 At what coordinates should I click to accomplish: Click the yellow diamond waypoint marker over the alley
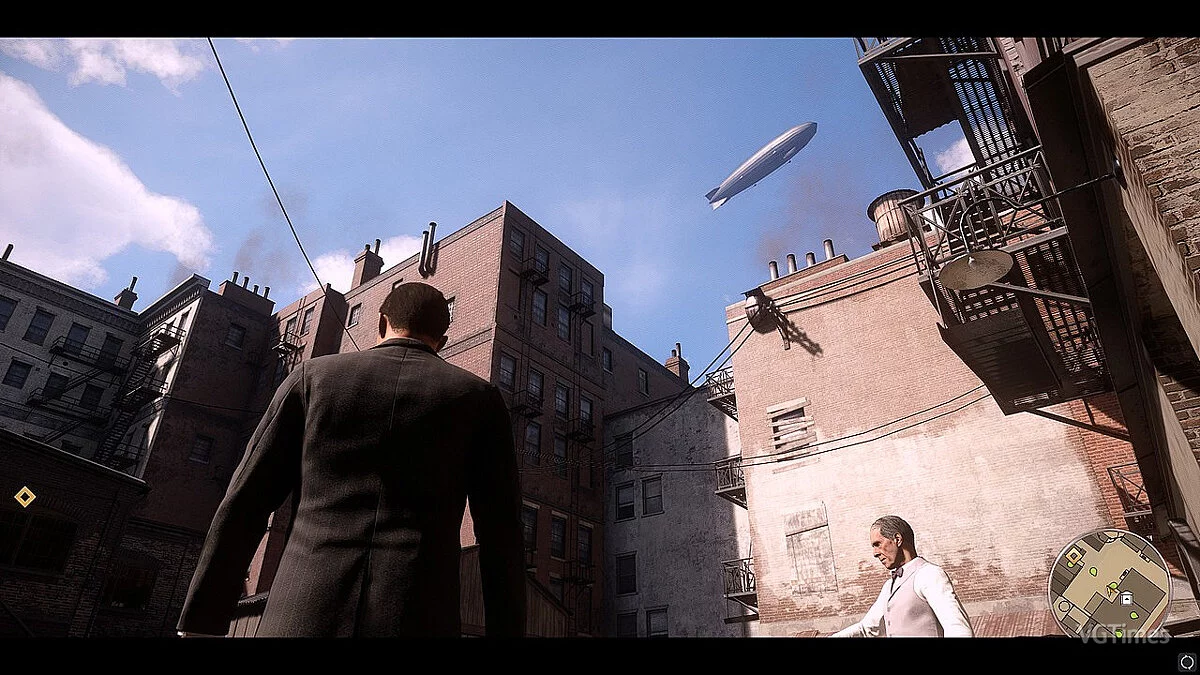pos(25,496)
